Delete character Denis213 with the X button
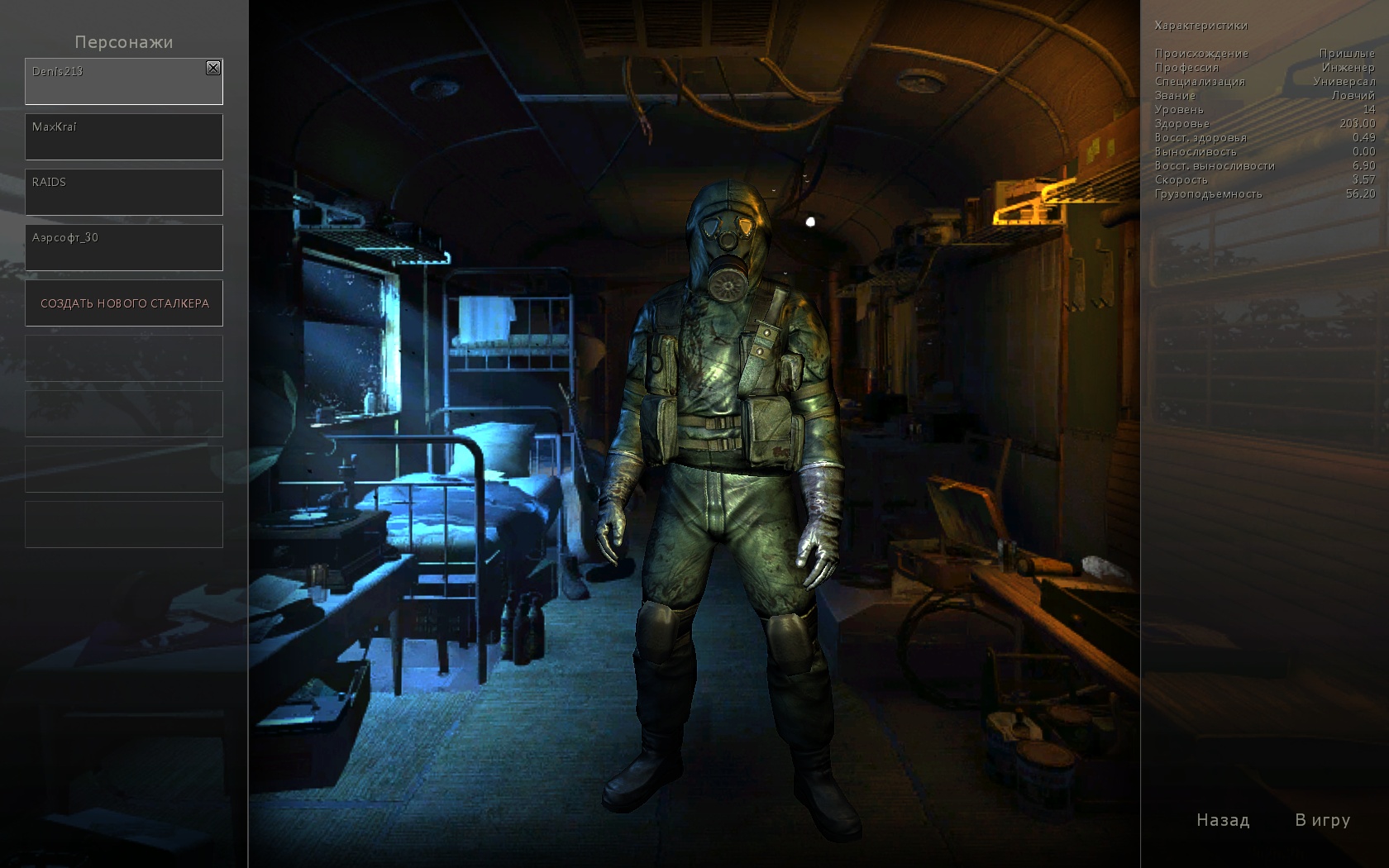The width and height of the screenshot is (1389, 868). pyautogui.click(x=213, y=68)
